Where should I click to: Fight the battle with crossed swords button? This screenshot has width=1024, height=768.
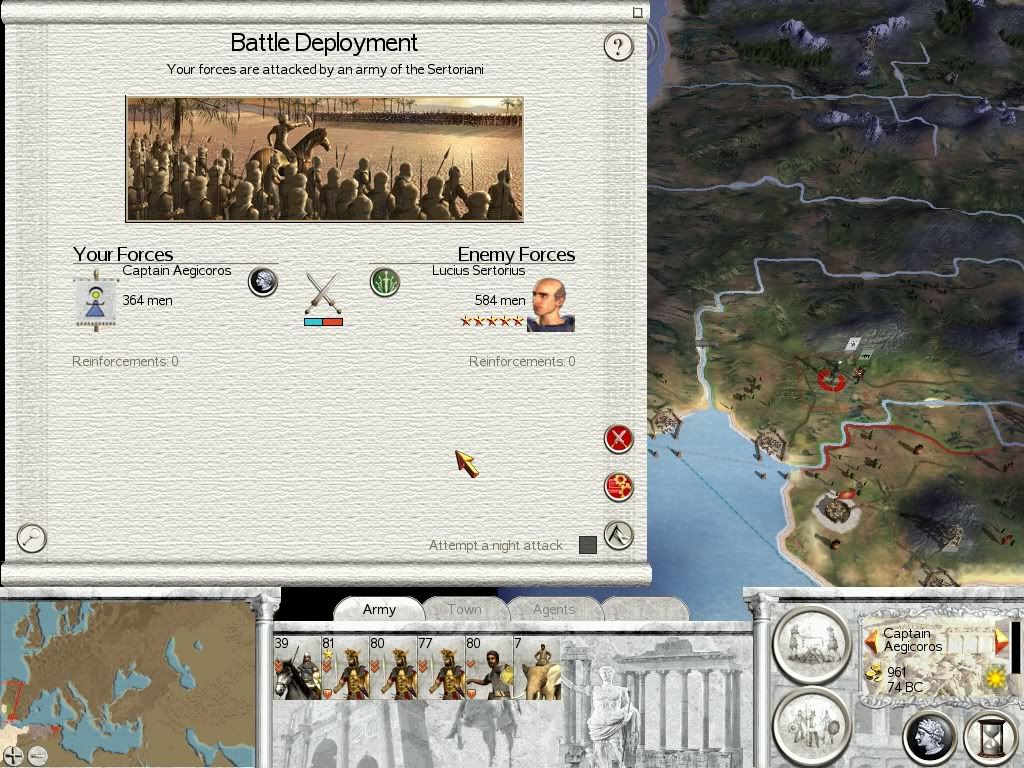(x=619, y=438)
